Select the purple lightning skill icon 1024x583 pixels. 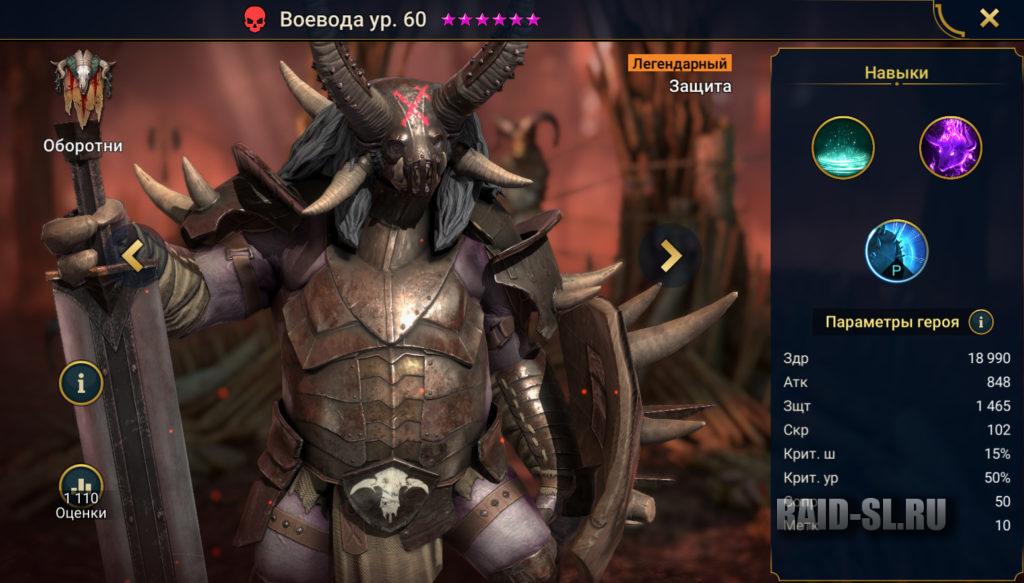(950, 148)
